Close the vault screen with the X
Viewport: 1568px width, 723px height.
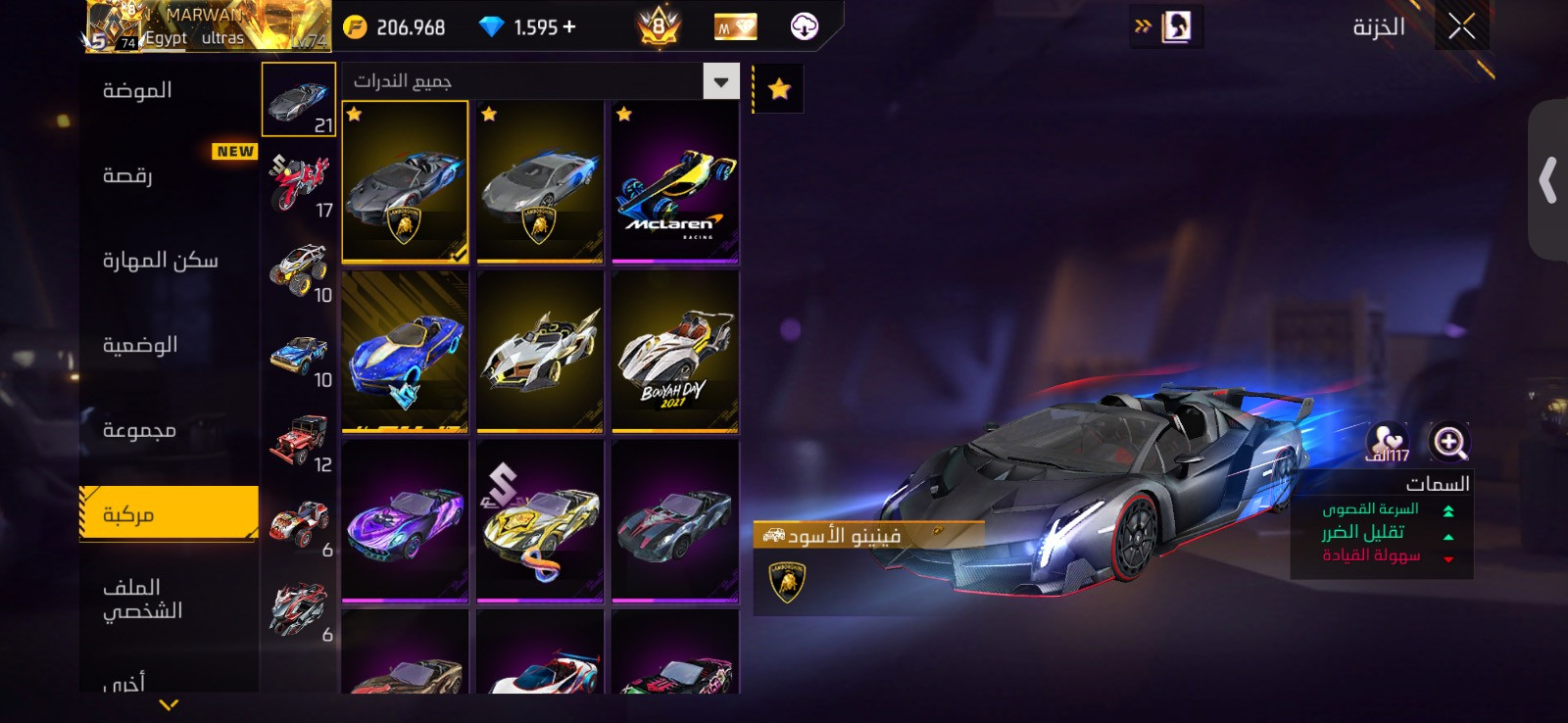pos(1461,26)
